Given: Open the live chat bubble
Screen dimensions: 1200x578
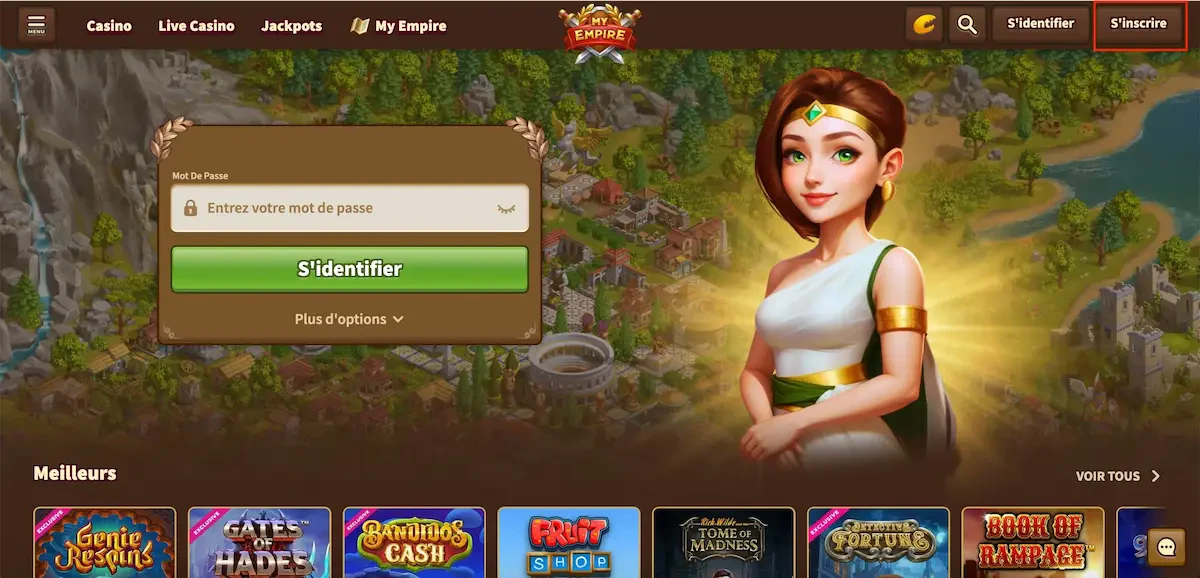Looking at the screenshot, I should 1166,546.
